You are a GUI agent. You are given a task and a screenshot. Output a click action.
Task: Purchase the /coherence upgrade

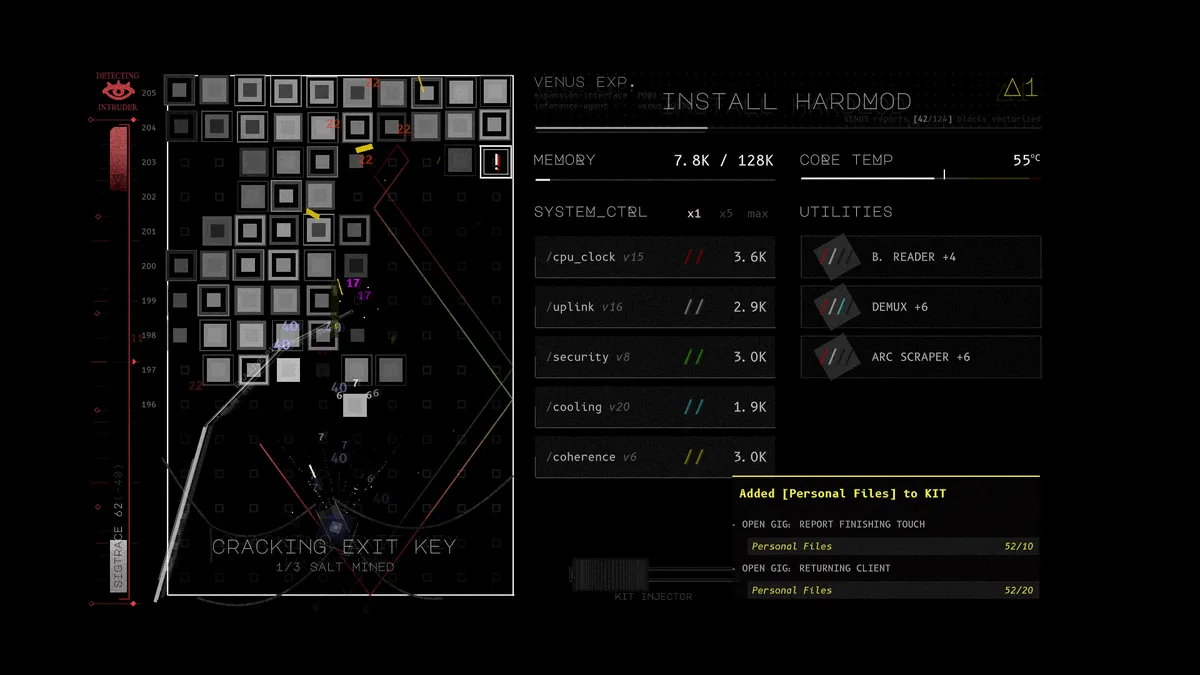(654, 457)
